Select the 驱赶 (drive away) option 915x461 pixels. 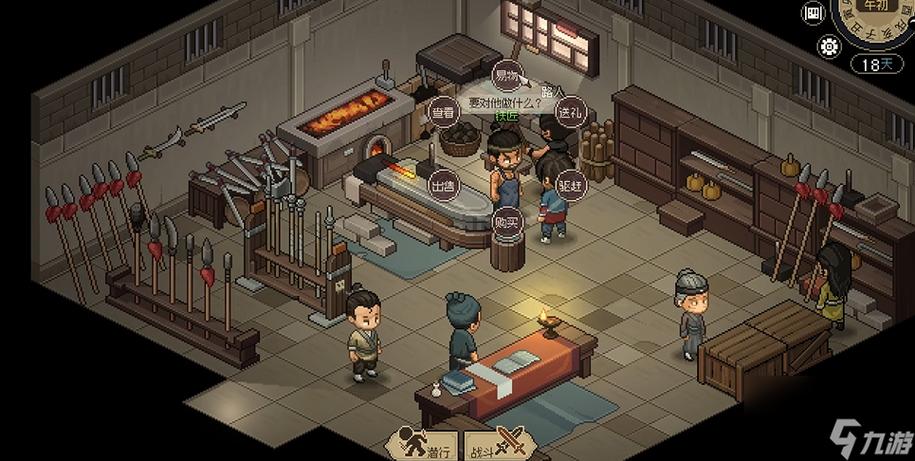[571, 185]
